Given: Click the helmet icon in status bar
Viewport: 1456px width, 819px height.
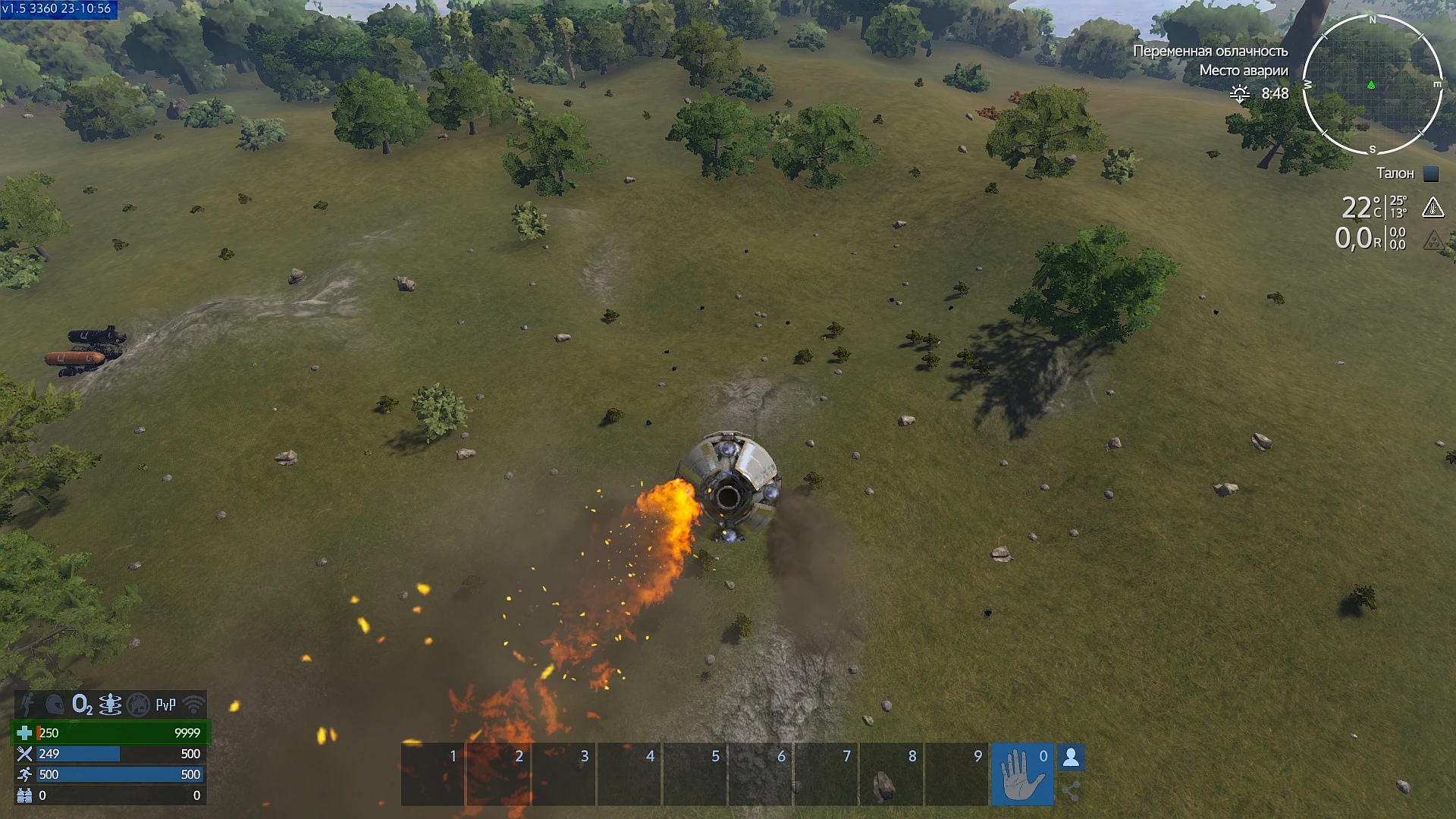Looking at the screenshot, I should point(55,704).
